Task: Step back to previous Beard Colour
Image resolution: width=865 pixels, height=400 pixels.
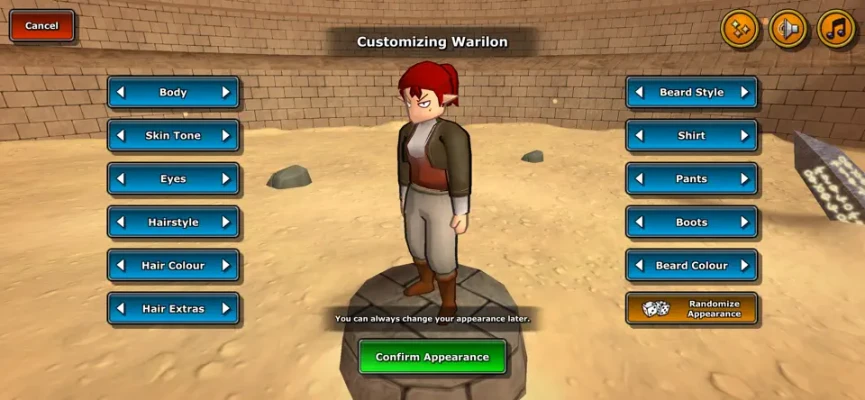Action: click(x=639, y=265)
